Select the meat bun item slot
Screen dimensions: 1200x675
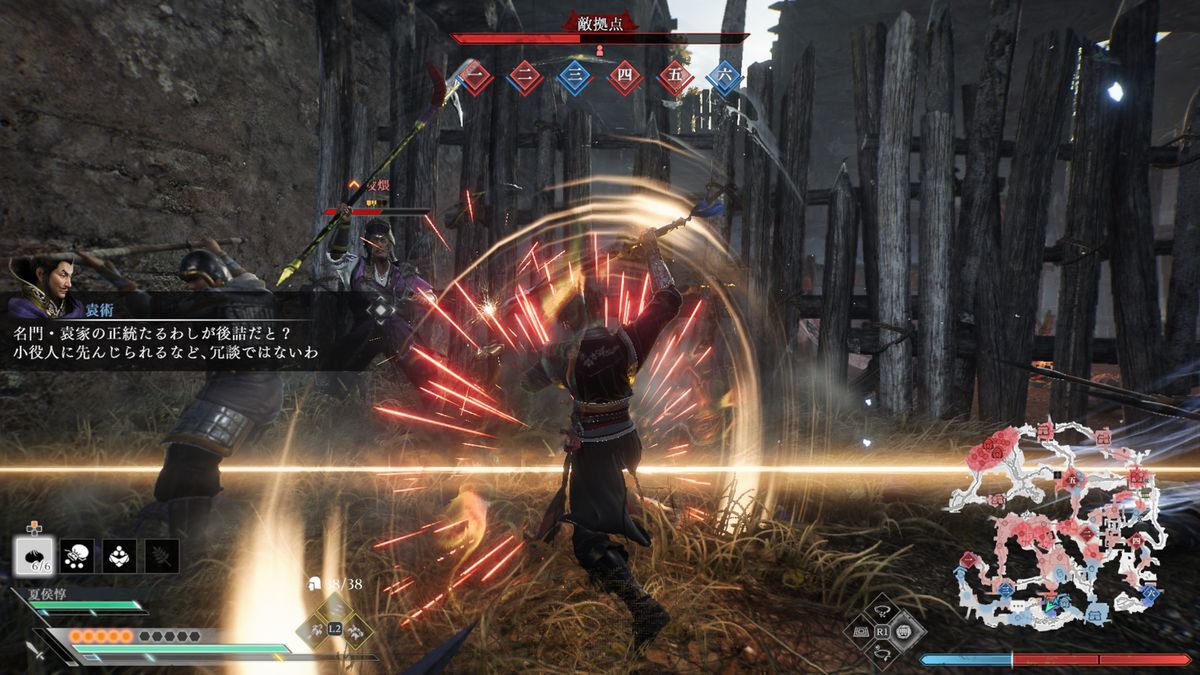coord(33,554)
